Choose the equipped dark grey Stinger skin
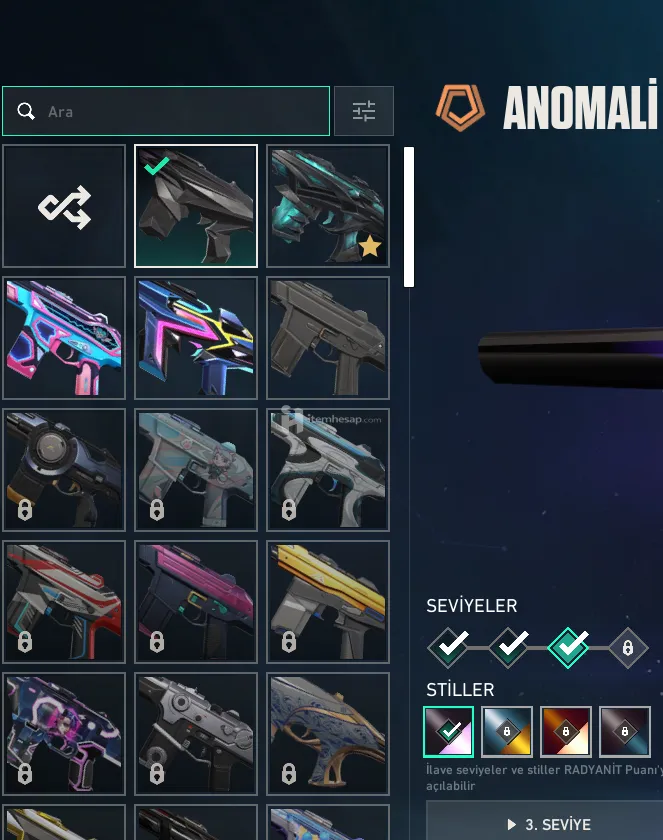This screenshot has height=840, width=663. pyautogui.click(x=196, y=206)
